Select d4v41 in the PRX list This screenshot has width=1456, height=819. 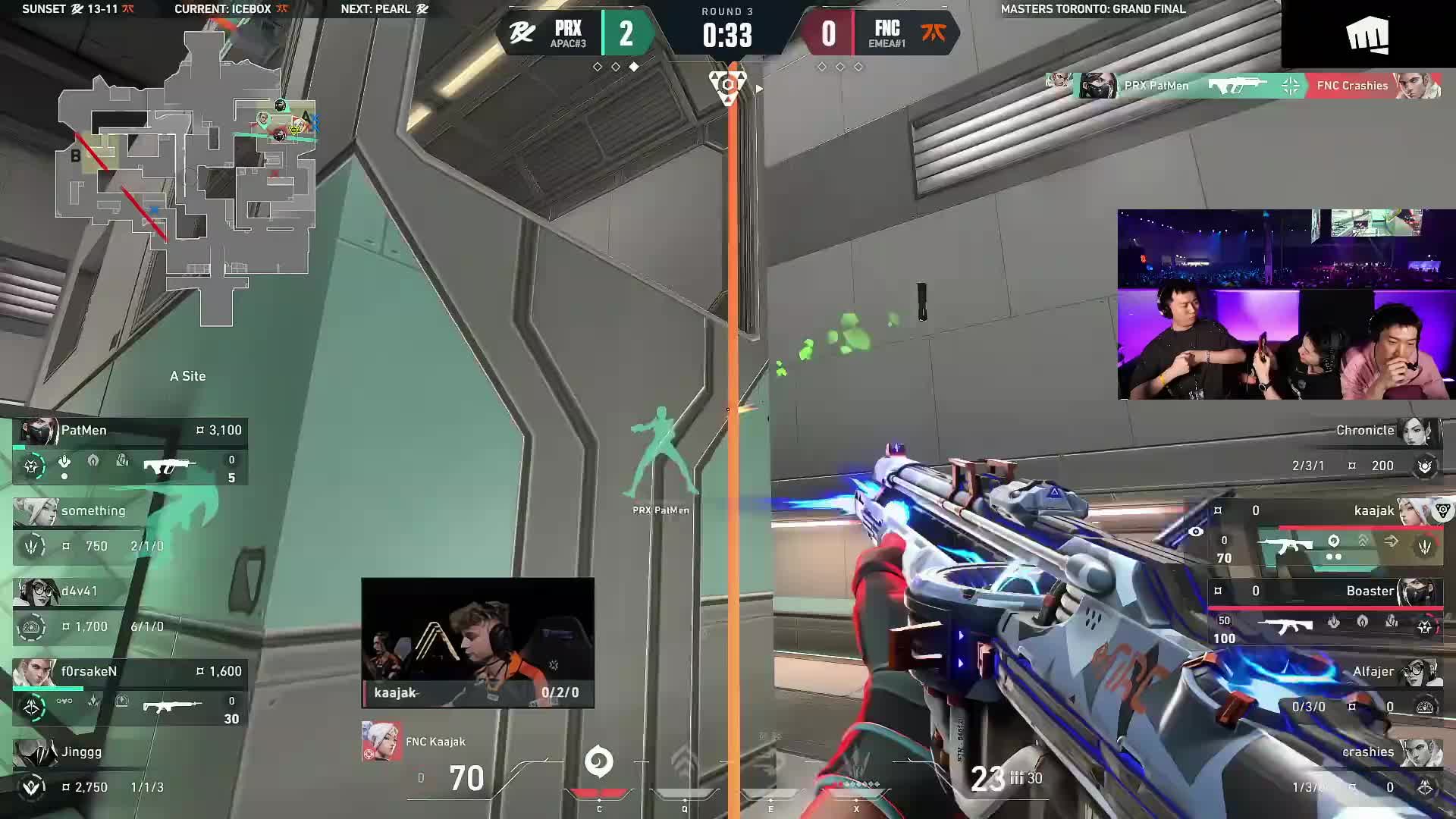[x=130, y=610]
